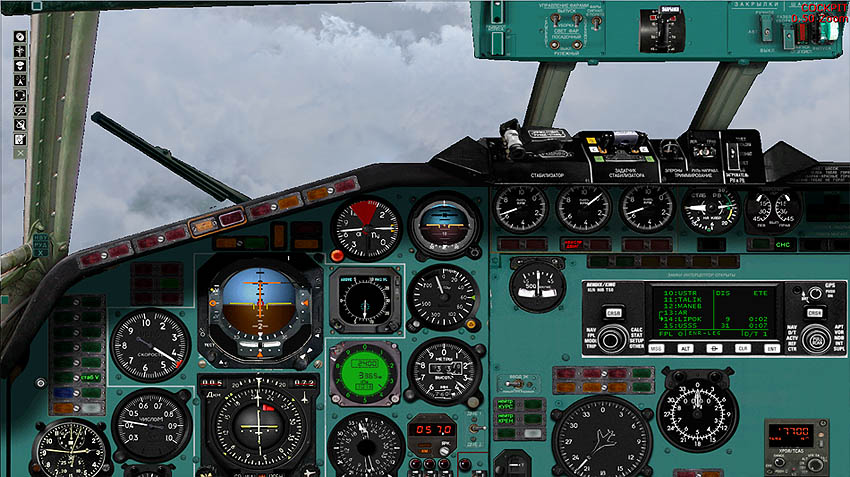Viewport: 850px width, 477px height.
Task: Click the GPS power/brightness knob
Action: pyautogui.click(x=815, y=293)
